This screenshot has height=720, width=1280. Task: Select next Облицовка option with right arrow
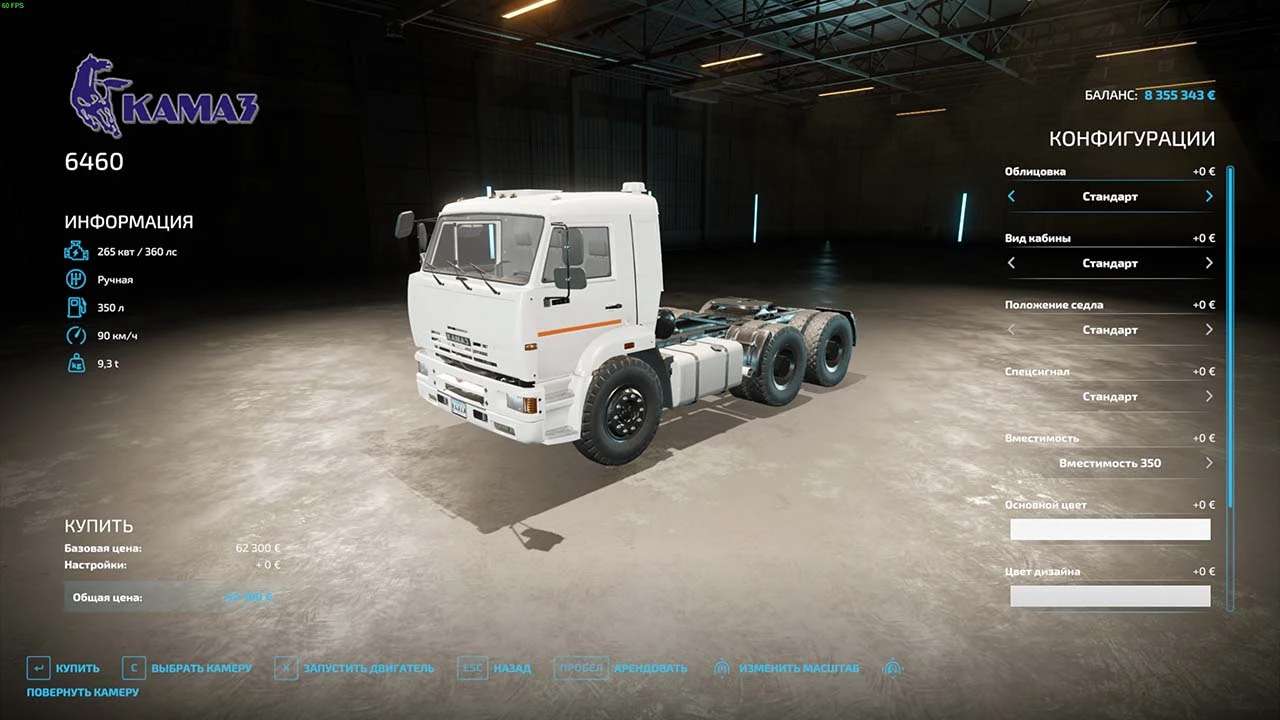(x=1209, y=197)
